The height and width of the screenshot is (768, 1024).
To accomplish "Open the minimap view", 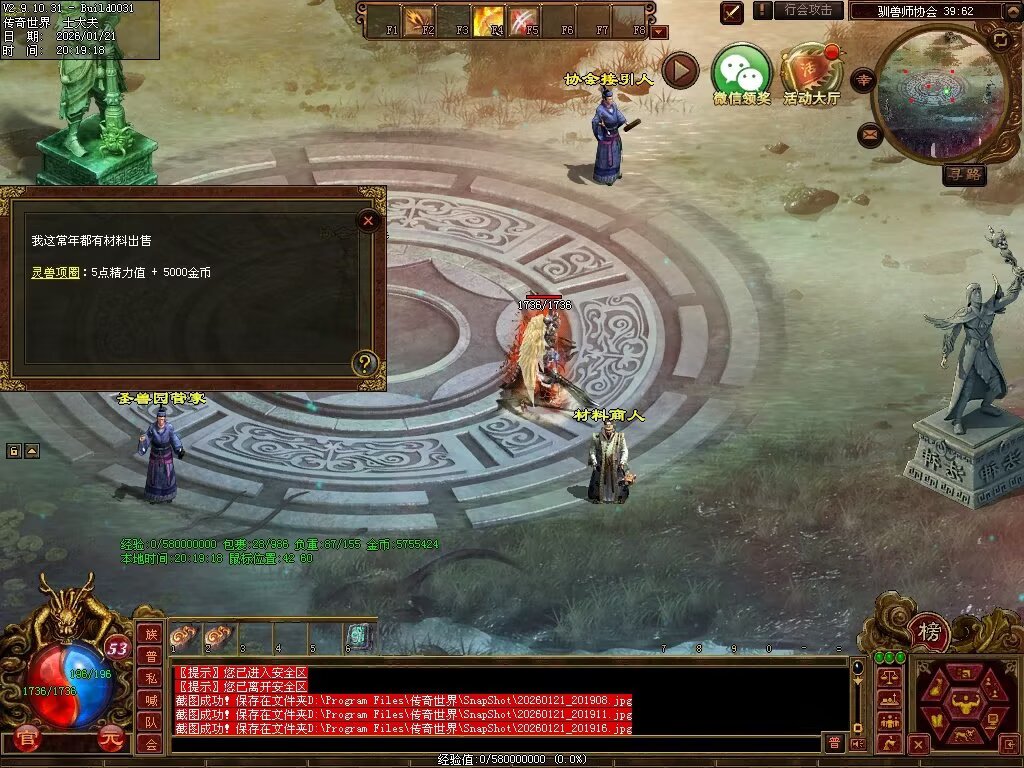I will [x=929, y=92].
